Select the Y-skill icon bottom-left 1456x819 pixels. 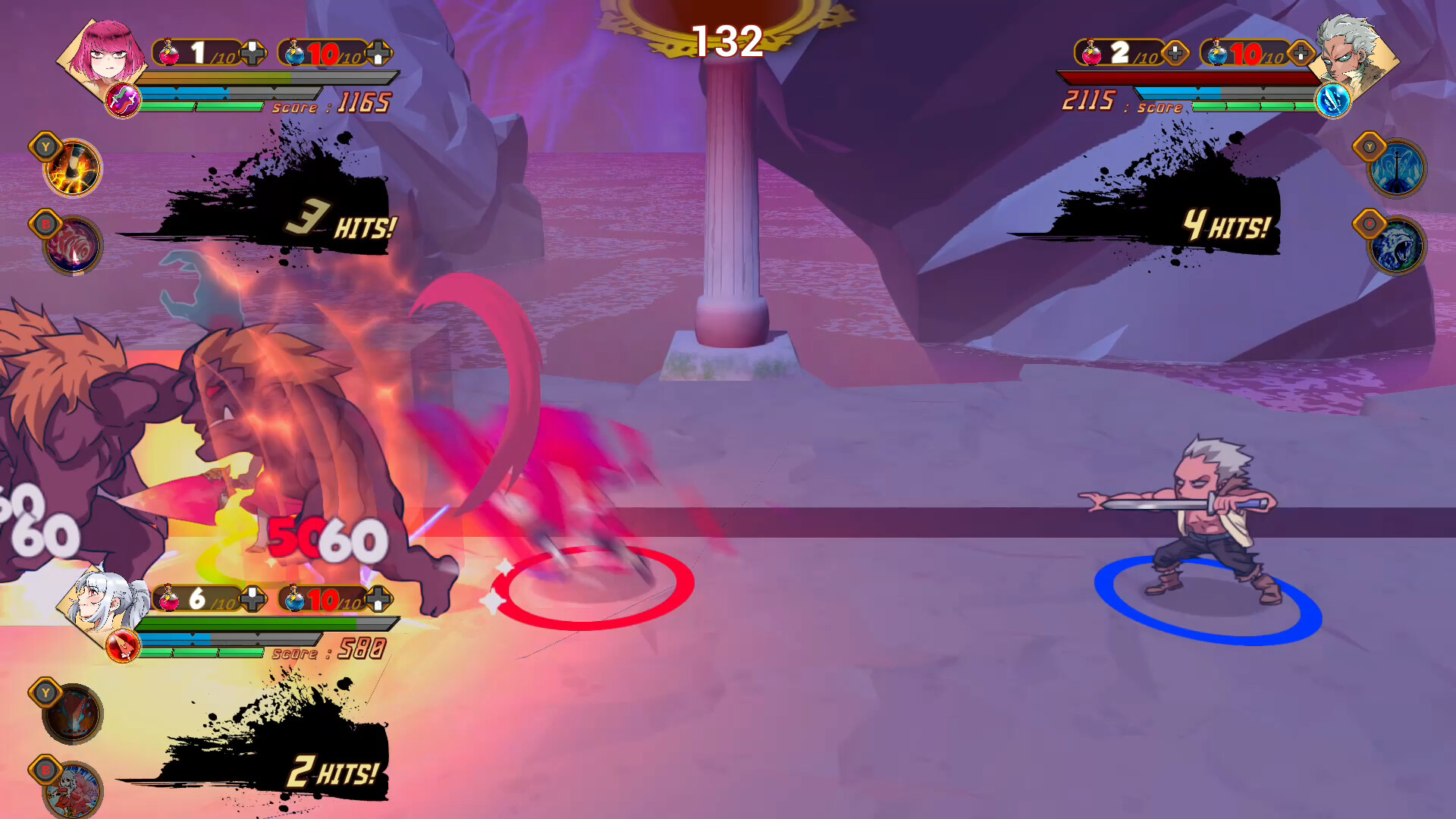71,713
